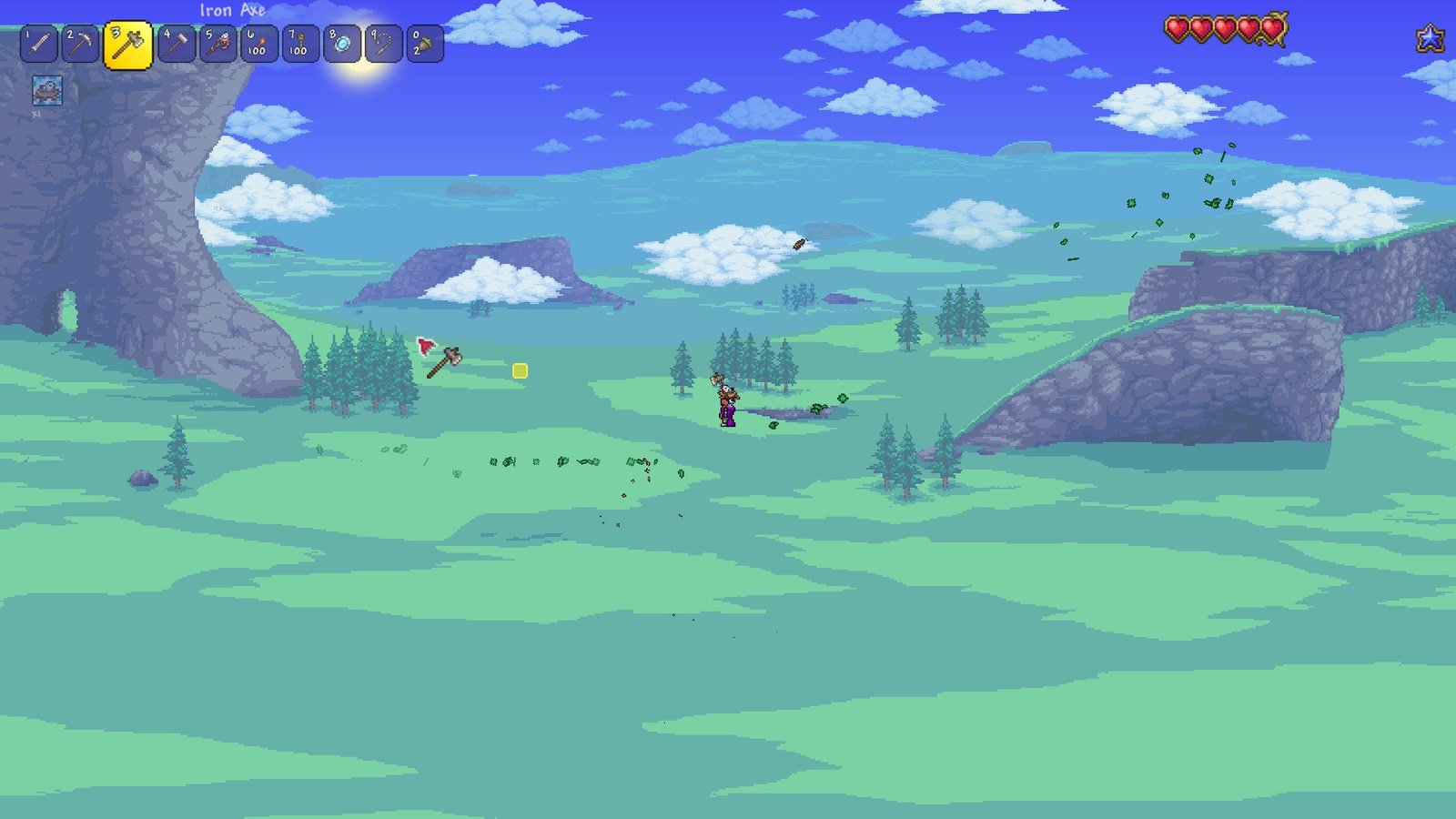Click the last heart of the life meter
Image resolution: width=1456 pixels, height=819 pixels.
tap(1270, 28)
